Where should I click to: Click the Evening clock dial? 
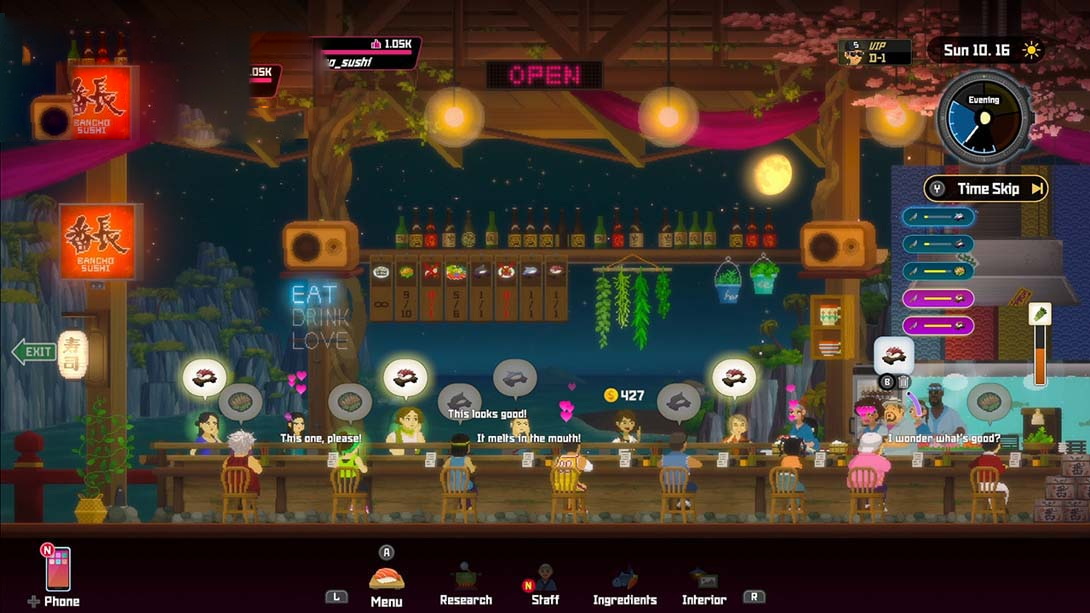984,116
